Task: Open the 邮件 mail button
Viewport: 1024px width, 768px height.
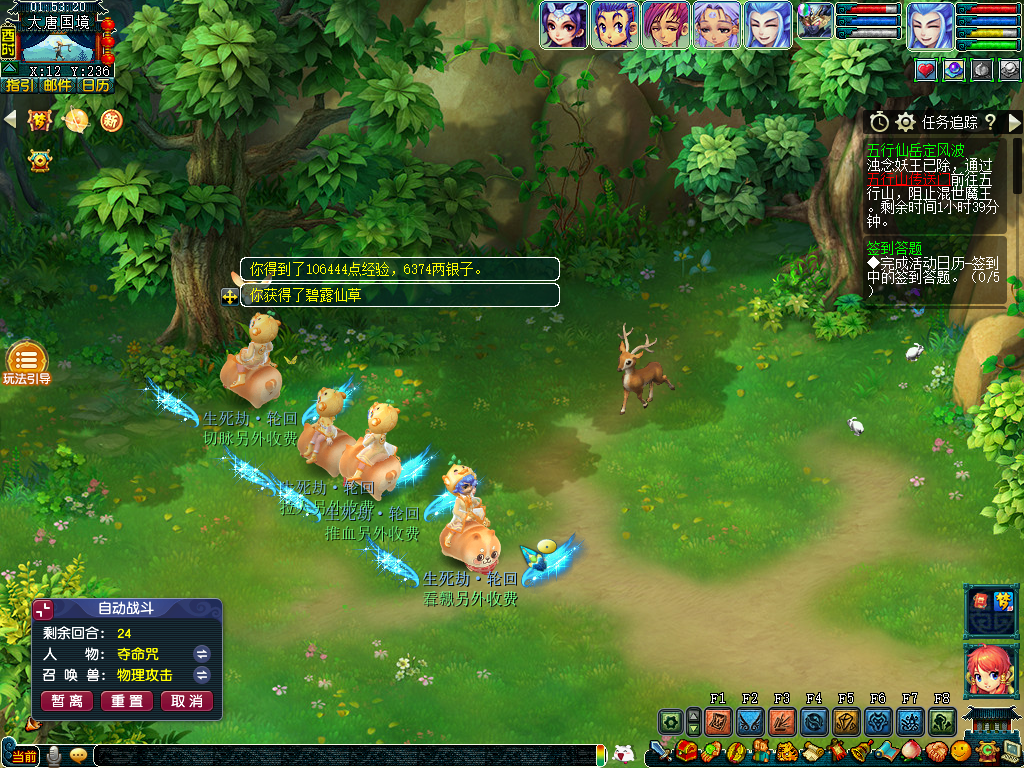Action: point(57,85)
